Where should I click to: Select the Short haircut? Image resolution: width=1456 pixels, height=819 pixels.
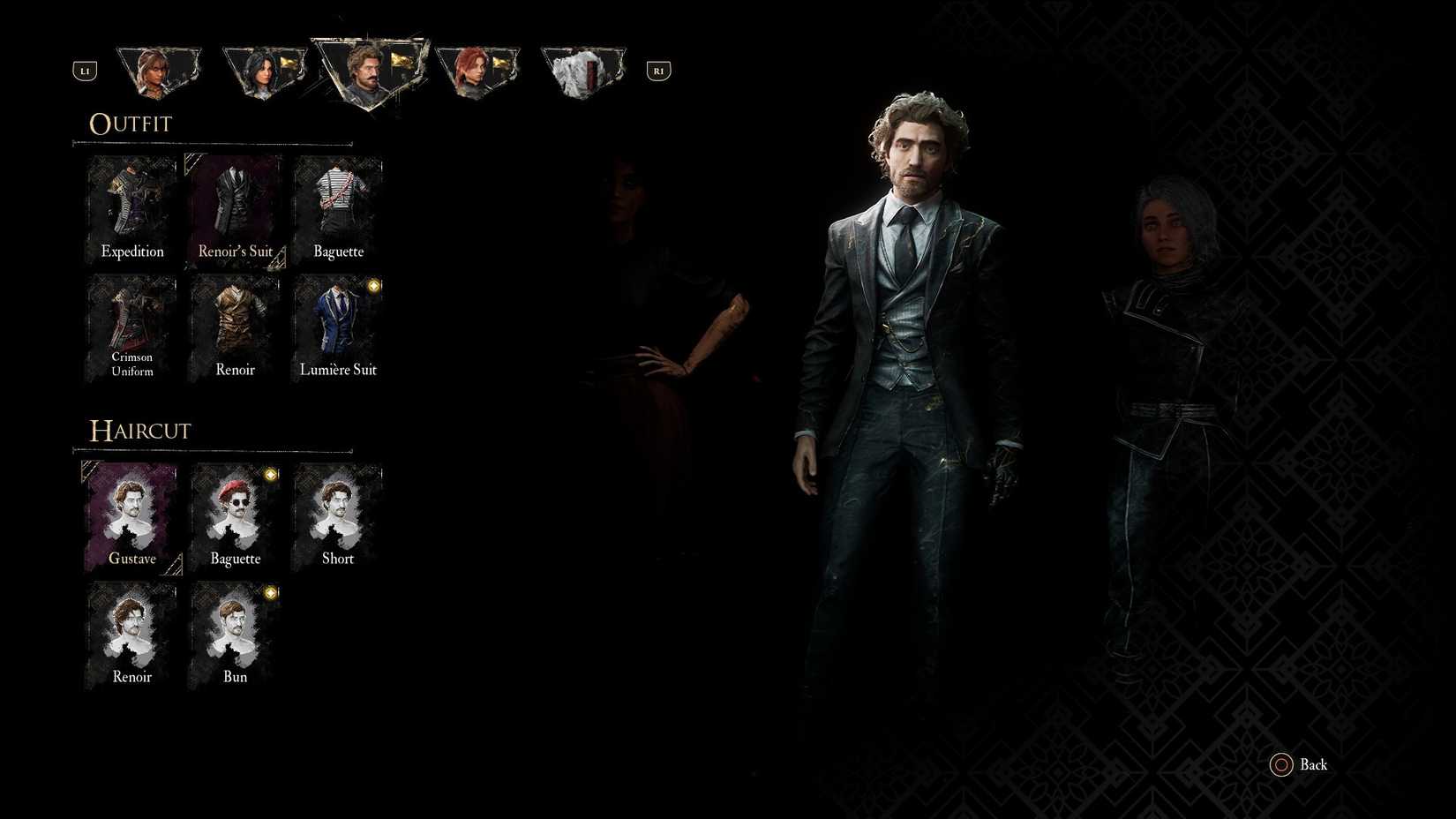pos(338,516)
